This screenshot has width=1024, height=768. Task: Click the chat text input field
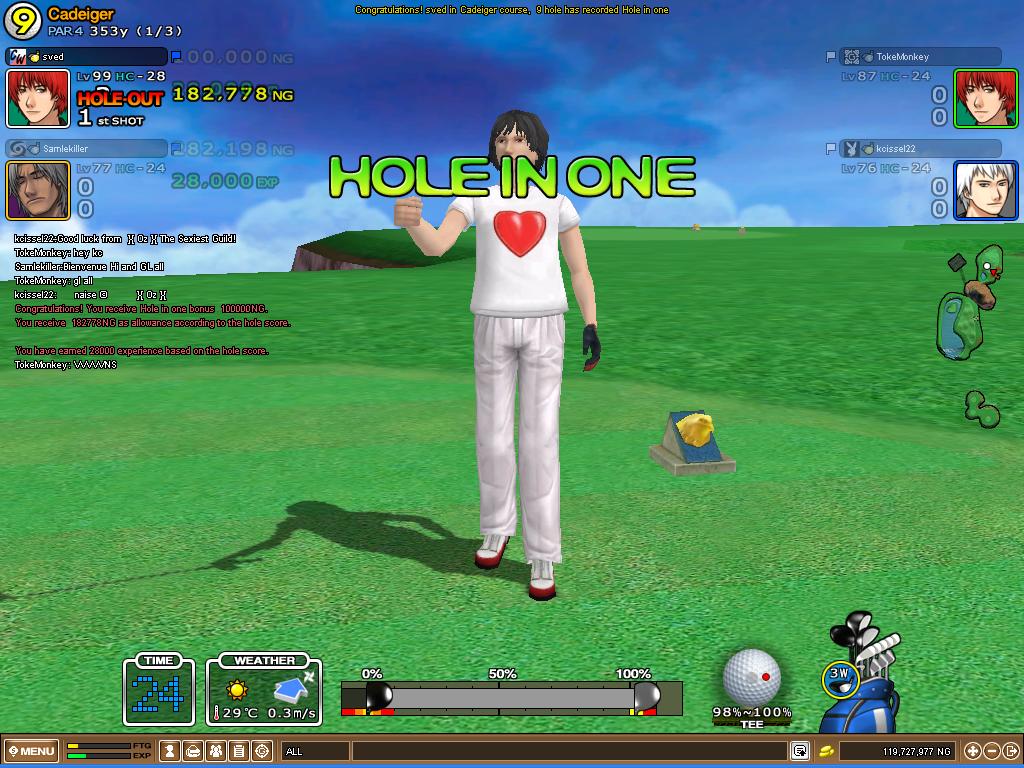[570, 750]
